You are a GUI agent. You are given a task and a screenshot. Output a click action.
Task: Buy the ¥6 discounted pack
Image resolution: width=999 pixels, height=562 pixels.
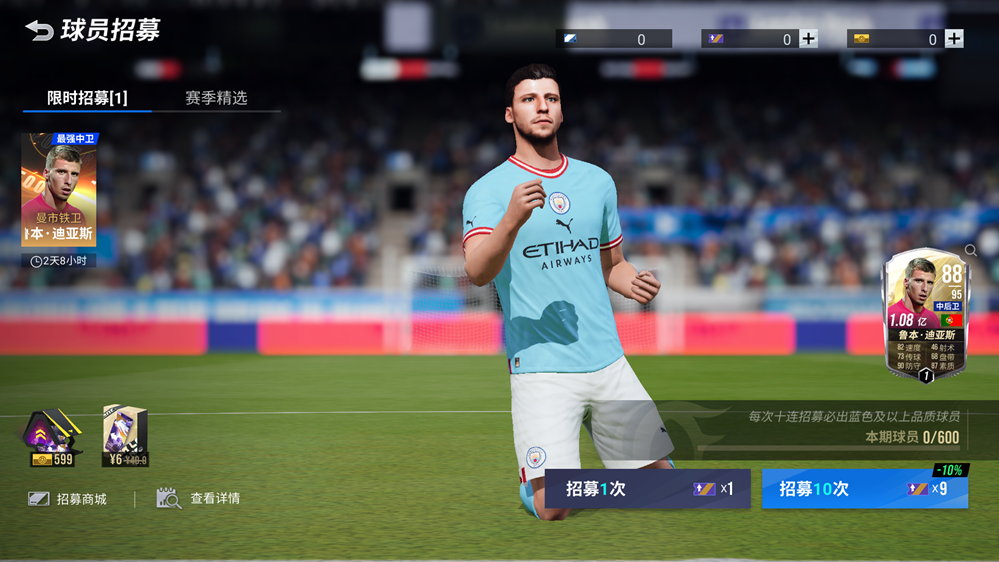coord(126,436)
